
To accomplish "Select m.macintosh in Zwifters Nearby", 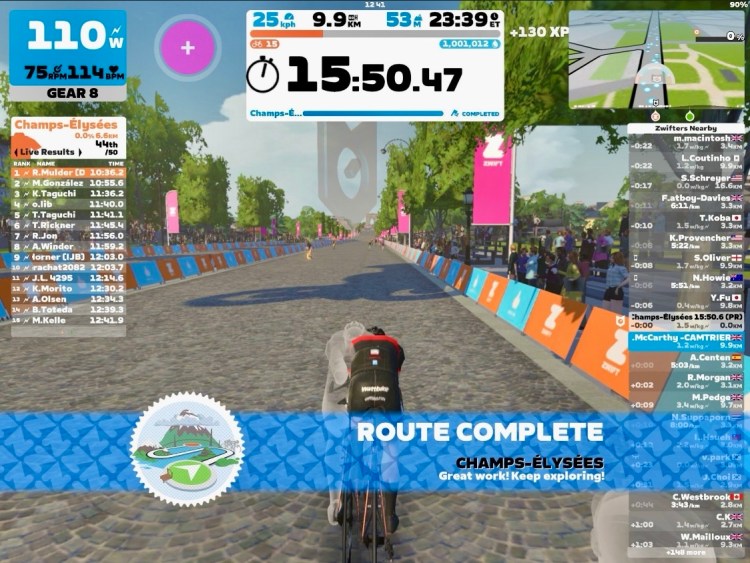I will click(686, 142).
